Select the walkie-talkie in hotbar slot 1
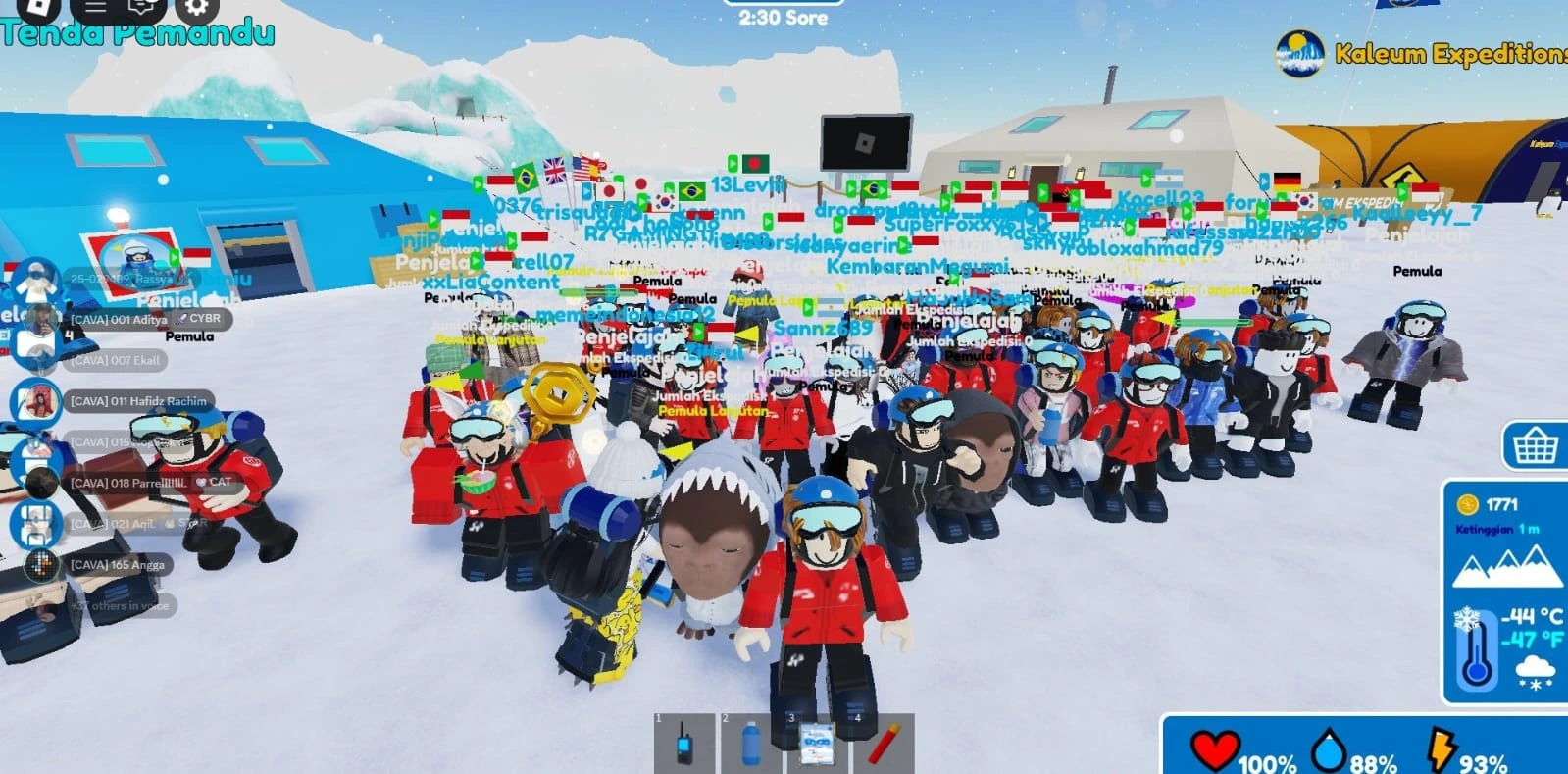This screenshot has height=774, width=1568. 686,745
